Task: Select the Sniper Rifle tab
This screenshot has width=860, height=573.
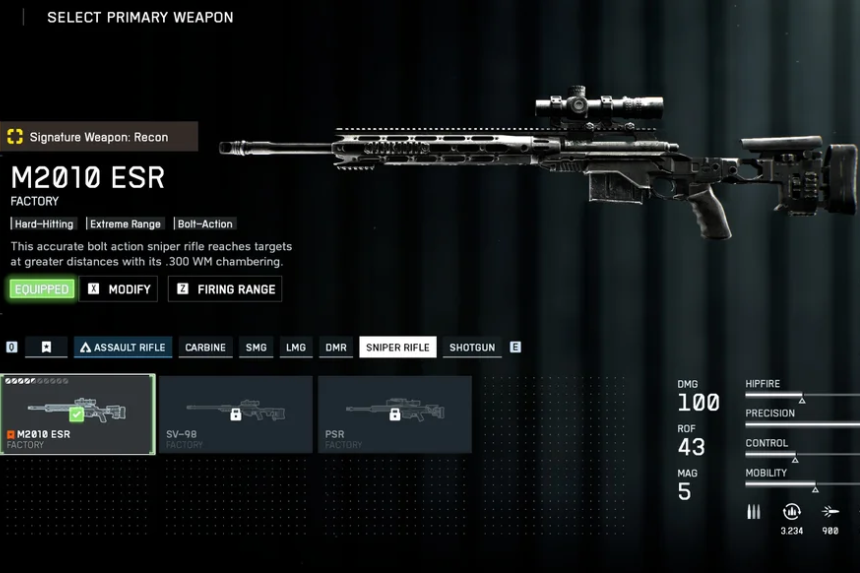Action: click(397, 347)
